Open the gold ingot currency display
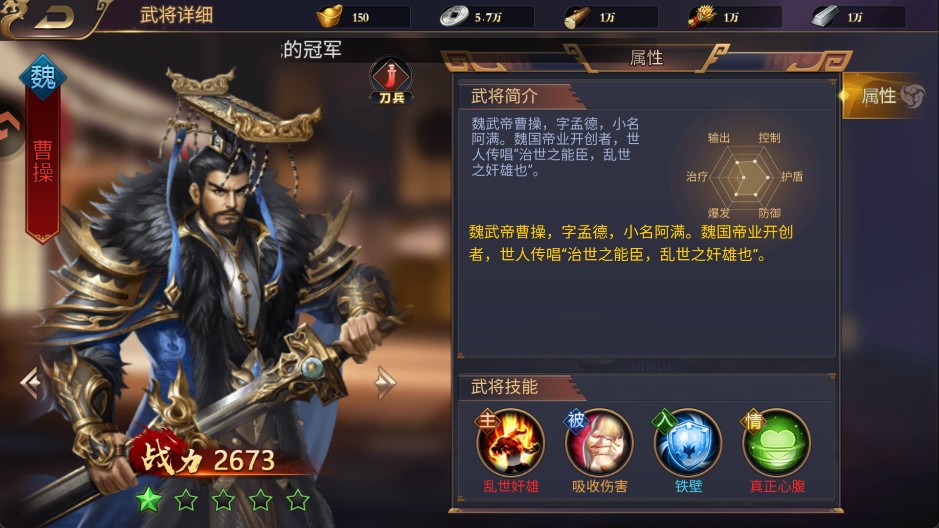The height and width of the screenshot is (528, 939). 329,17
